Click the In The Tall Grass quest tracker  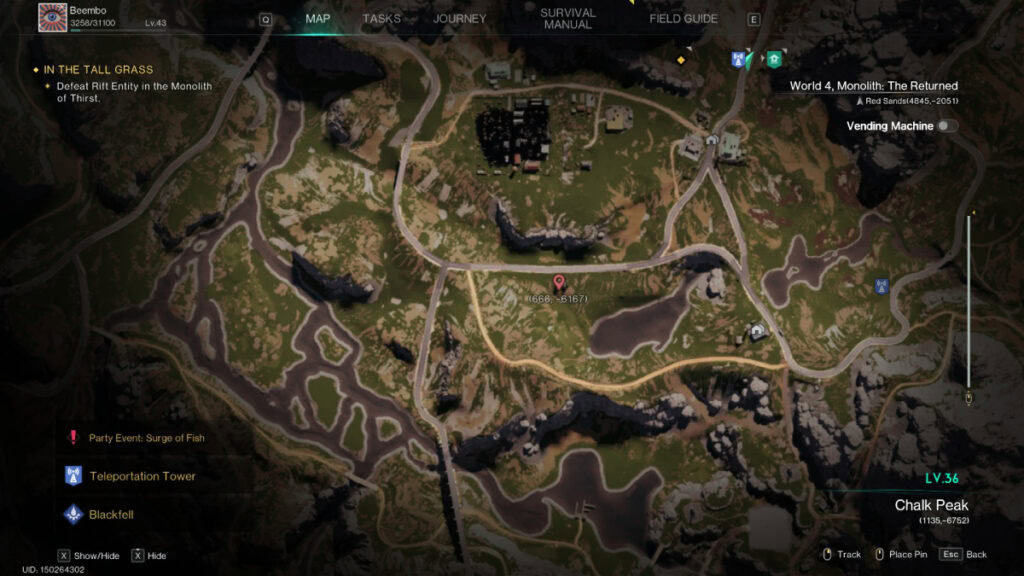coord(98,70)
